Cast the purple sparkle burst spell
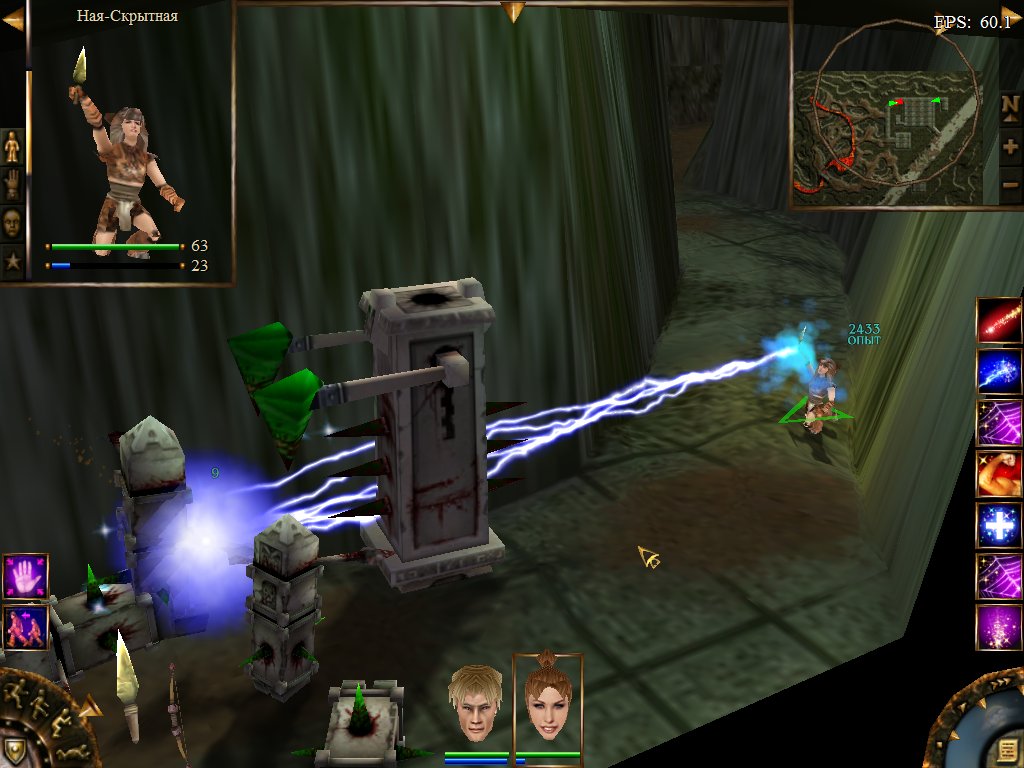Viewport: 1024px width, 768px height. coord(998,627)
